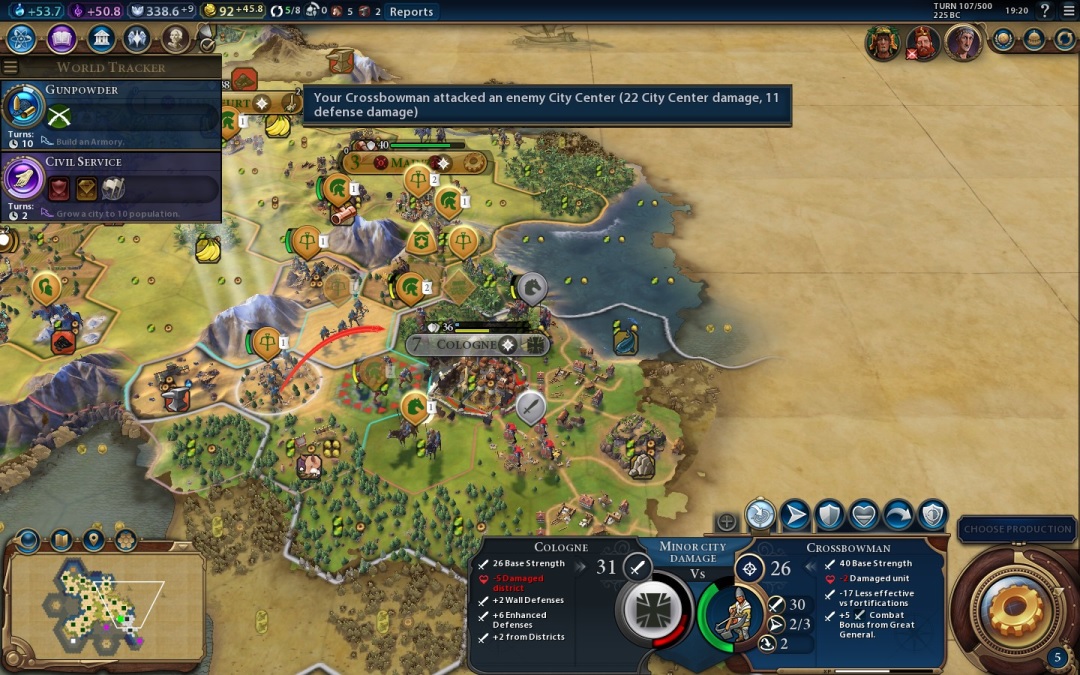Open the Reports panel

pos(411,12)
